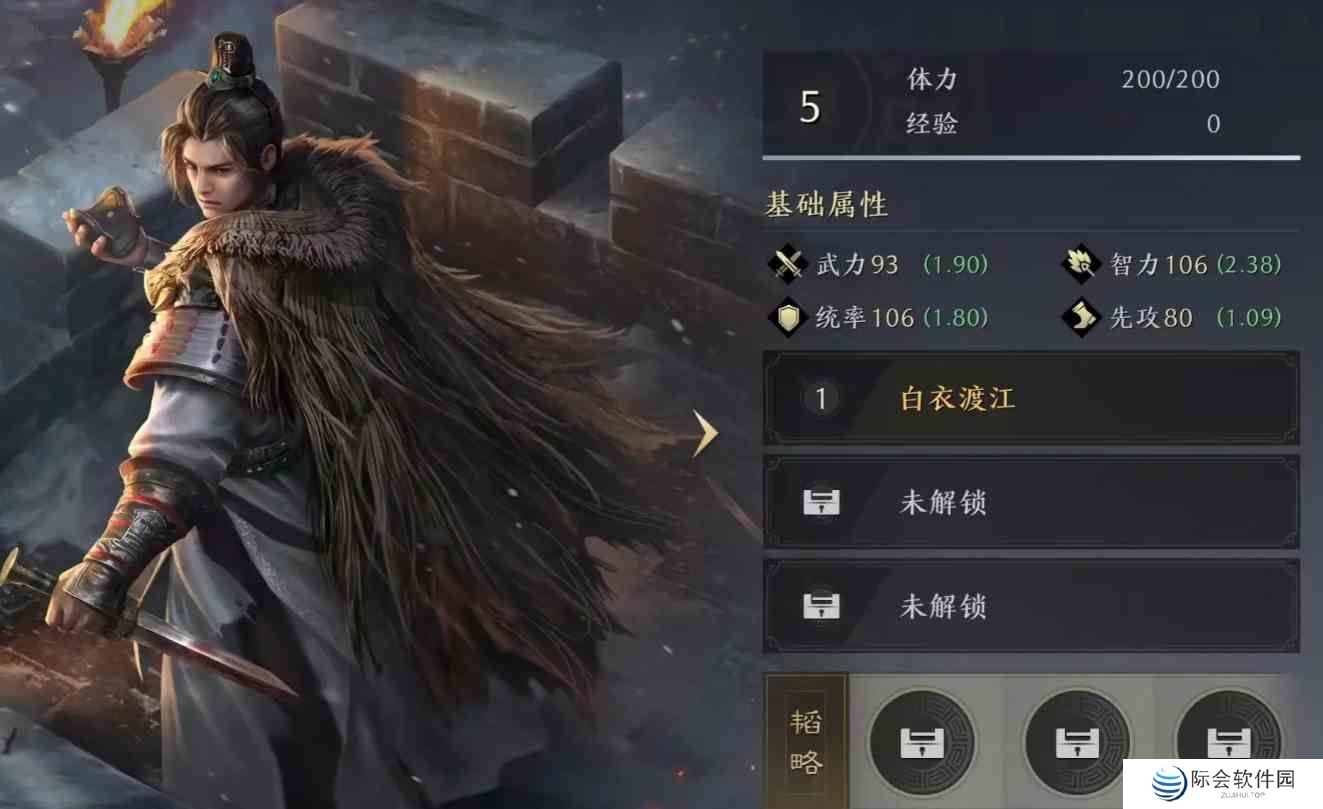Image resolution: width=1323 pixels, height=809 pixels.
Task: Click the 基础属性 section header
Action: [828, 204]
